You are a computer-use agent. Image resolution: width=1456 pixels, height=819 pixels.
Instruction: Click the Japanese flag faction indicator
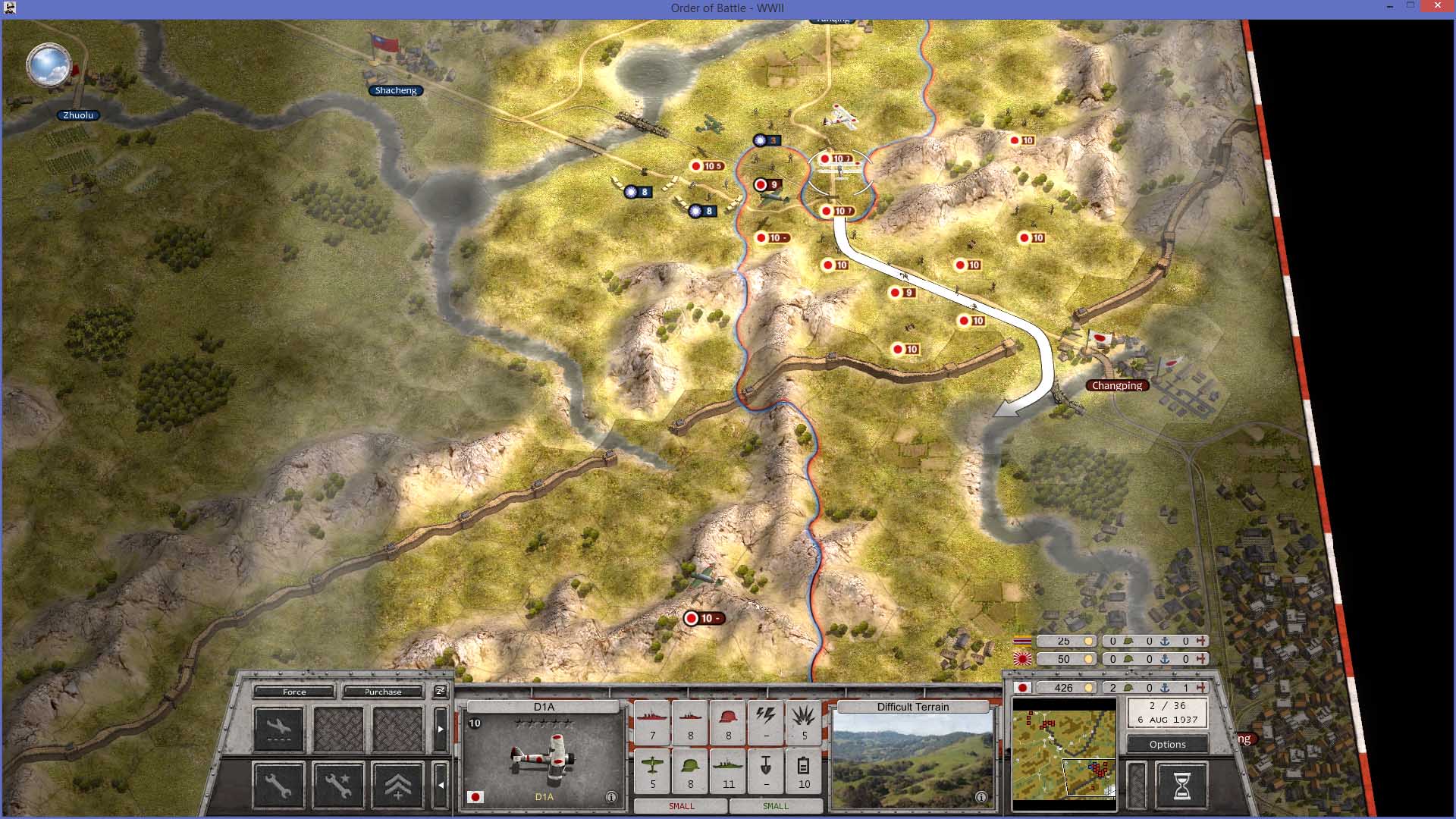pos(1022,687)
